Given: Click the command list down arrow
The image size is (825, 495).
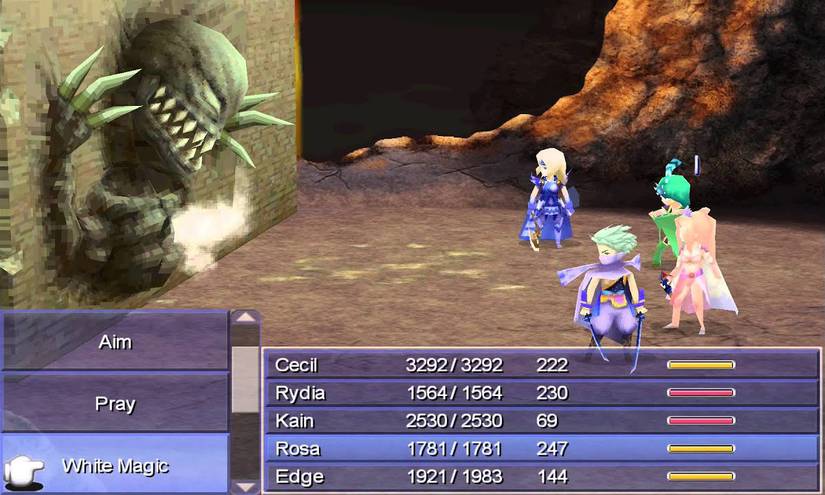Looking at the screenshot, I should point(246,485).
